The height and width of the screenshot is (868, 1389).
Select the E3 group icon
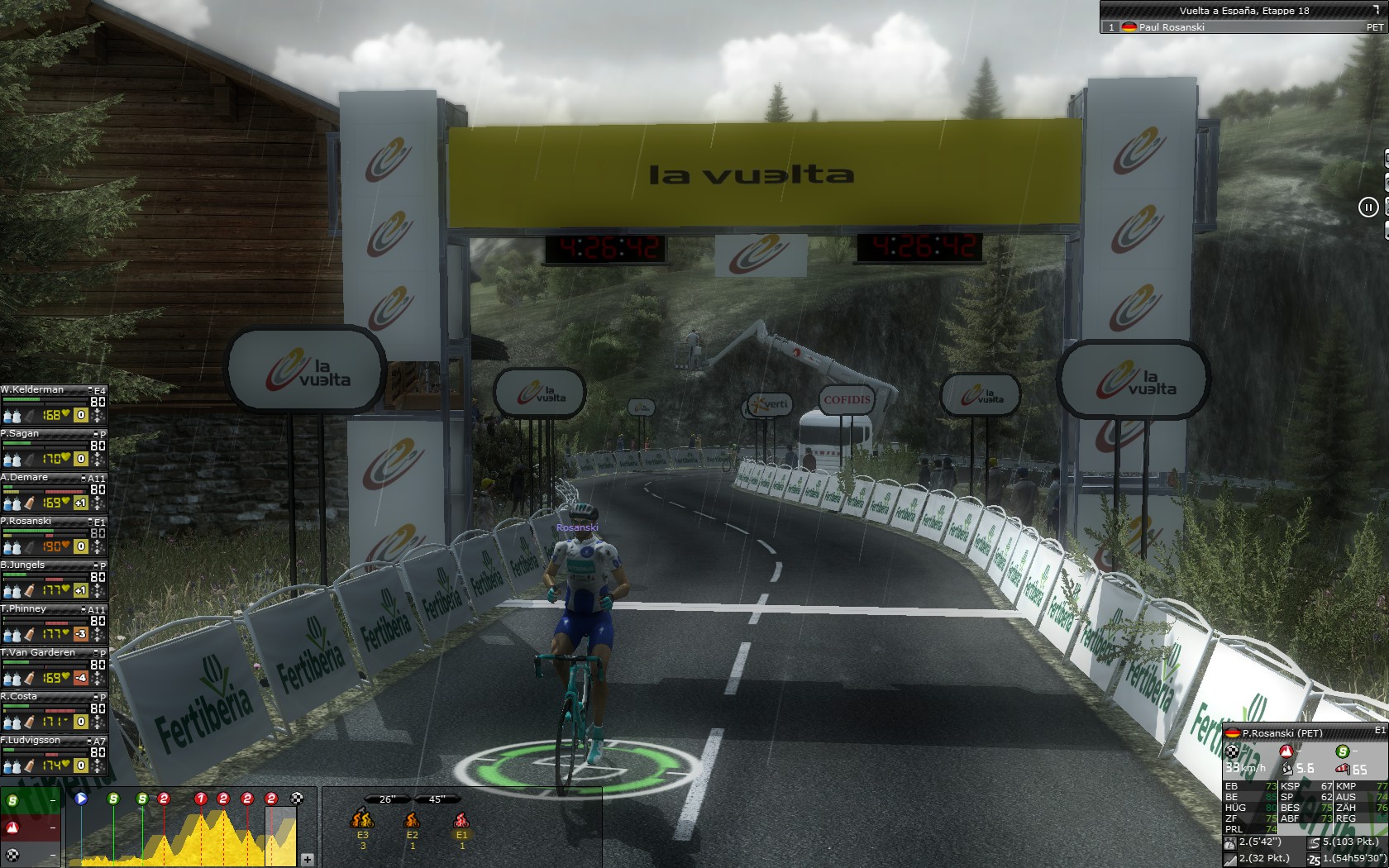[x=362, y=820]
